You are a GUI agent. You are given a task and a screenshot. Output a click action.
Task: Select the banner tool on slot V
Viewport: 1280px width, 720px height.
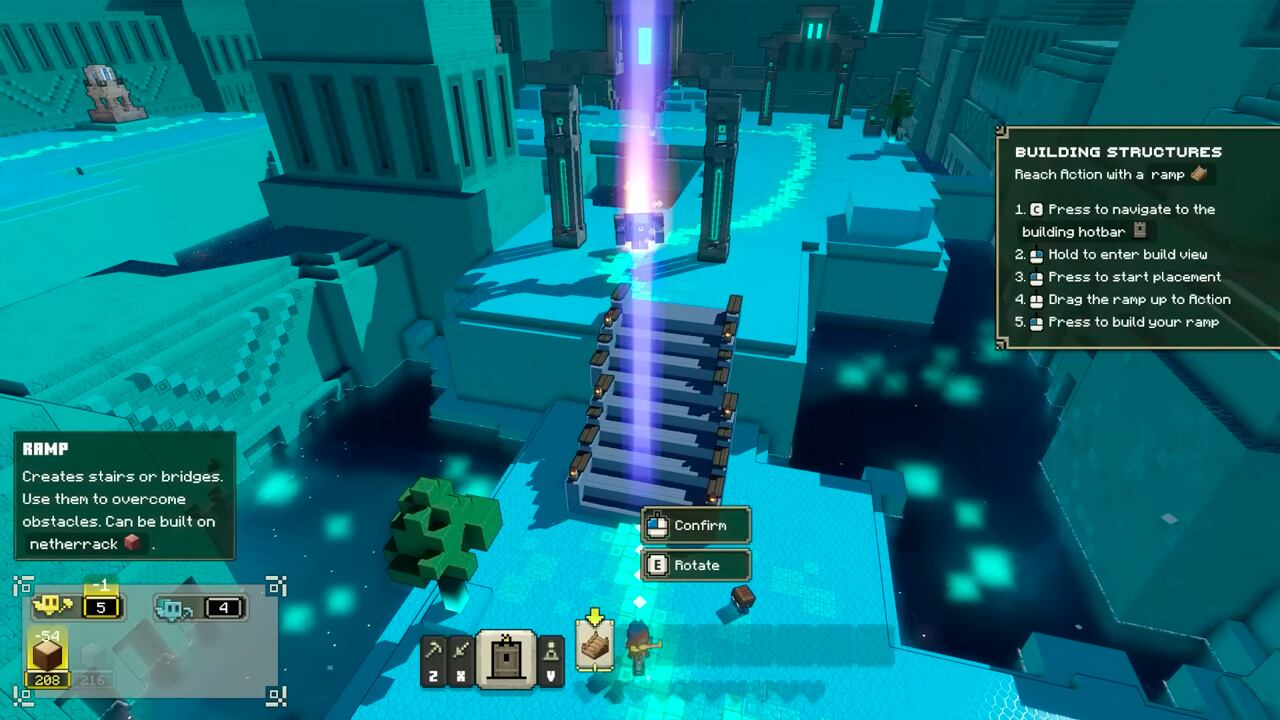pyautogui.click(x=551, y=658)
